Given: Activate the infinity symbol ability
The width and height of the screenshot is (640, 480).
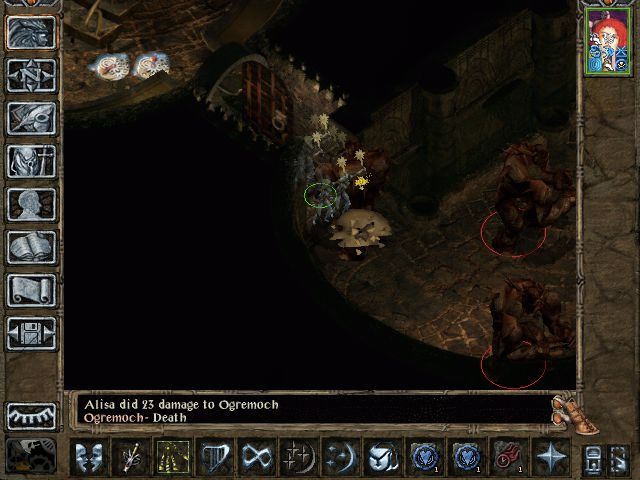Looking at the screenshot, I should pyautogui.click(x=258, y=457).
